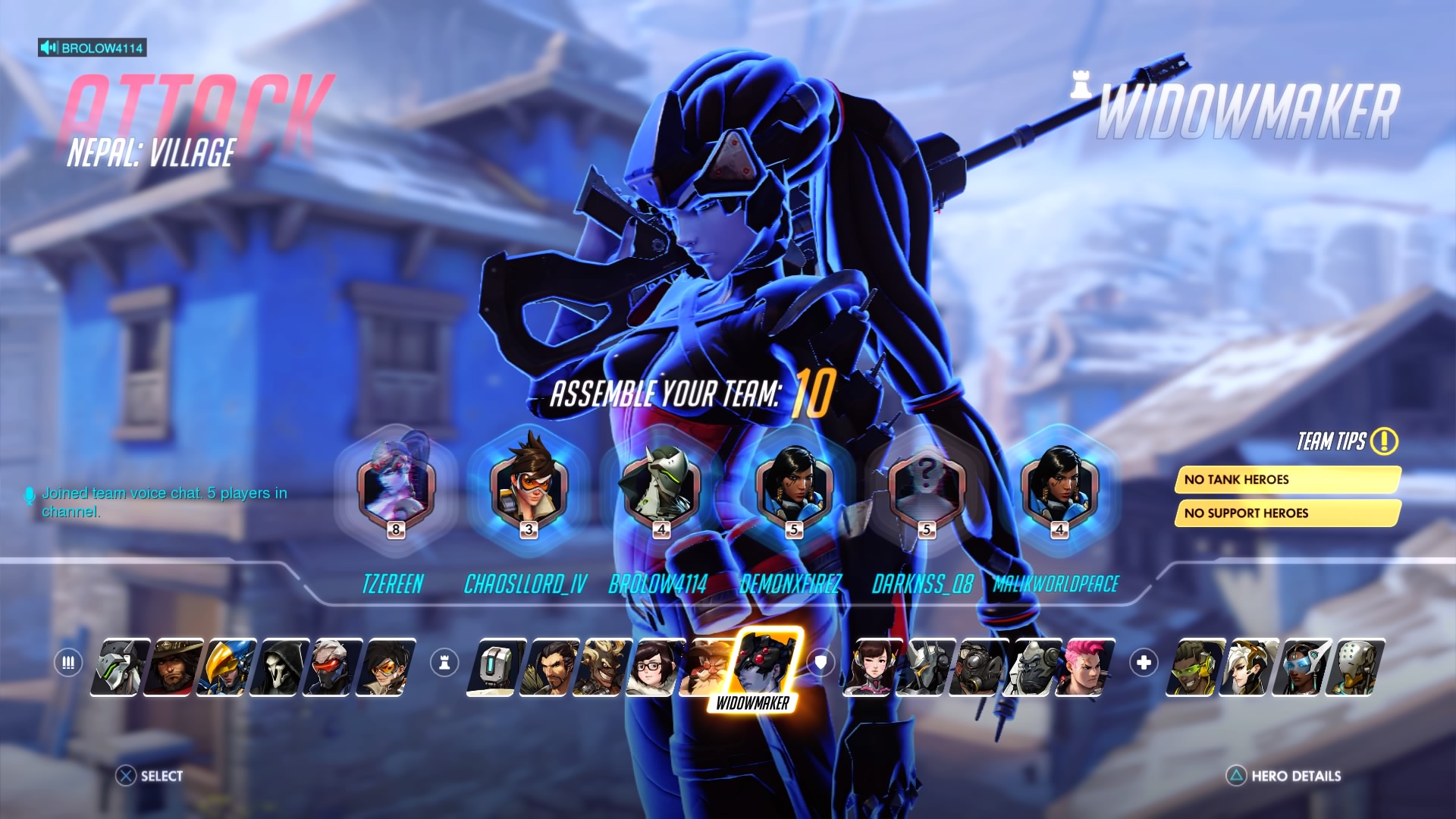This screenshot has width=1456, height=819.
Task: Choose the highlighted Widowmaker portrait
Action: [765, 664]
